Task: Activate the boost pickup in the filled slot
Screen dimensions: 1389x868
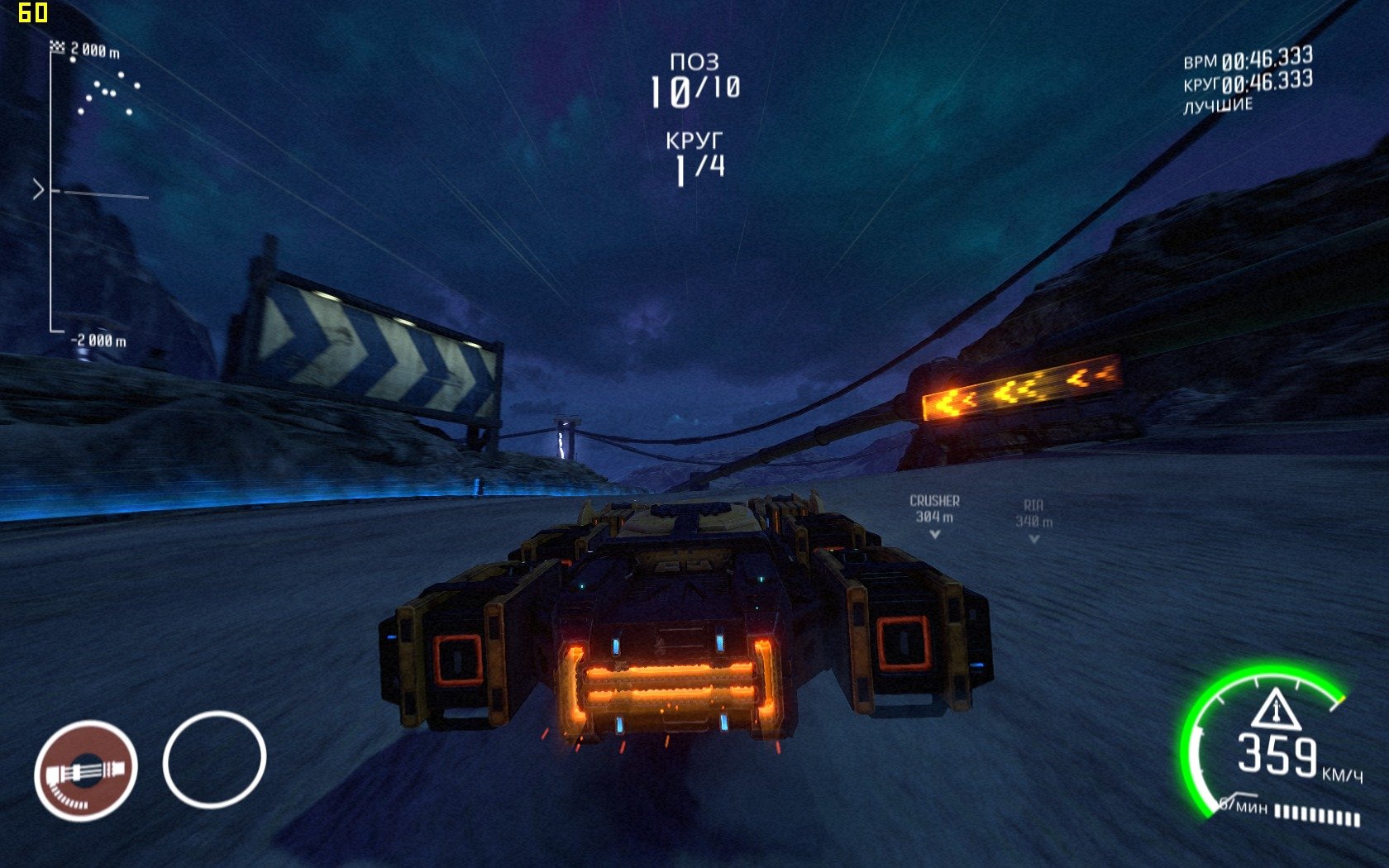Action: click(x=85, y=770)
